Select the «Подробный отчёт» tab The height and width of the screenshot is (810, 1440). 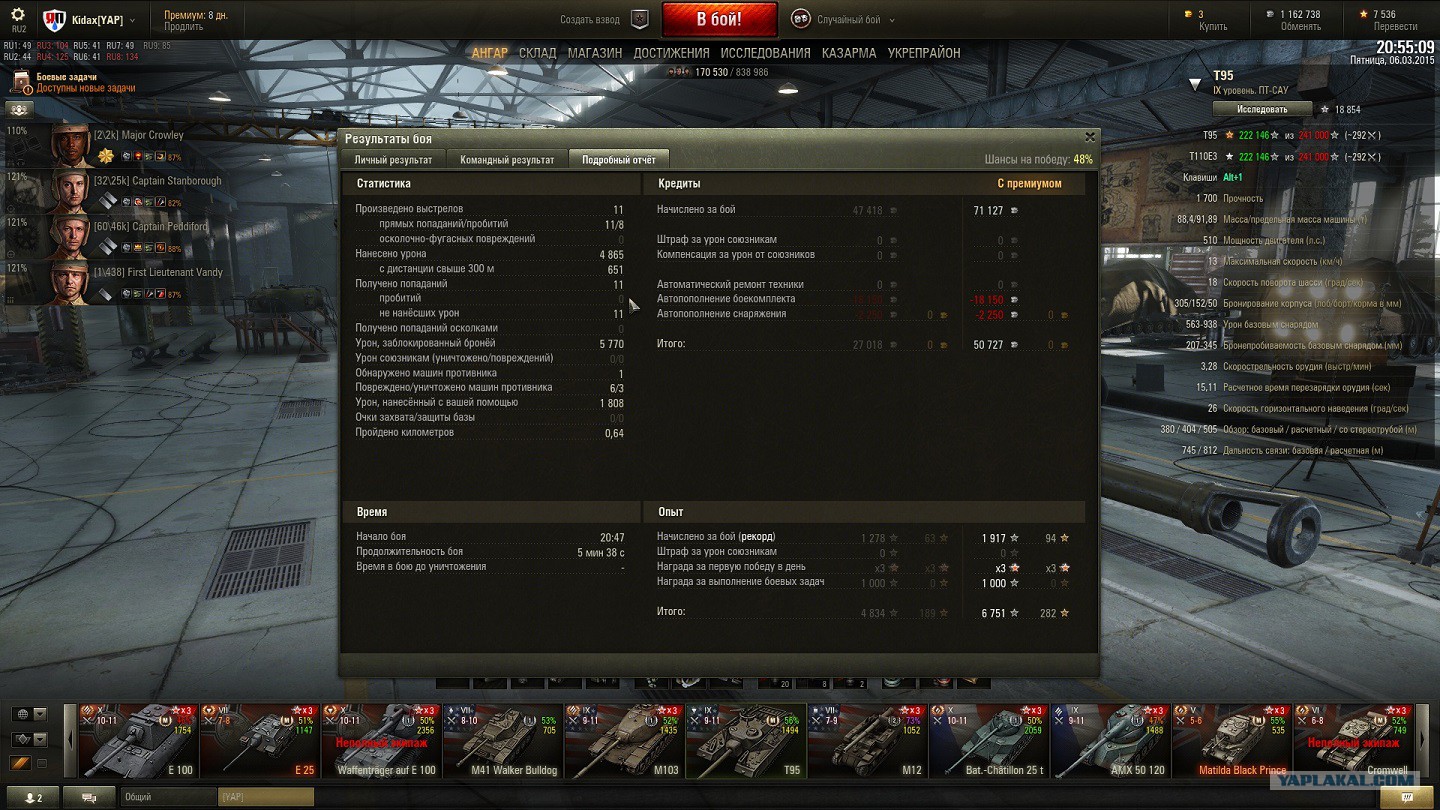pyautogui.click(x=619, y=160)
